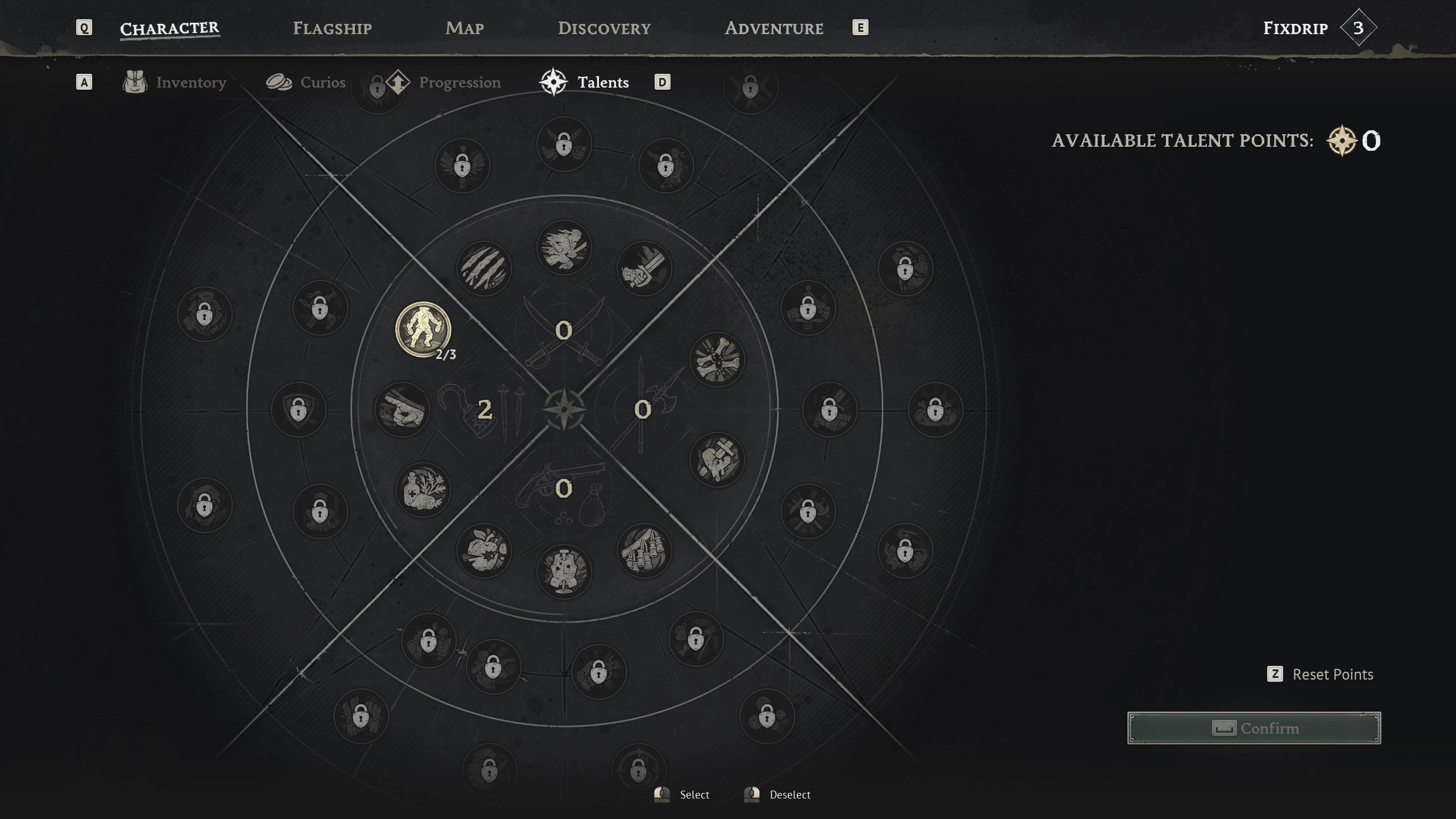Switch to the Curios sub-tab
Screen dimensions: 1456x819
[306, 82]
